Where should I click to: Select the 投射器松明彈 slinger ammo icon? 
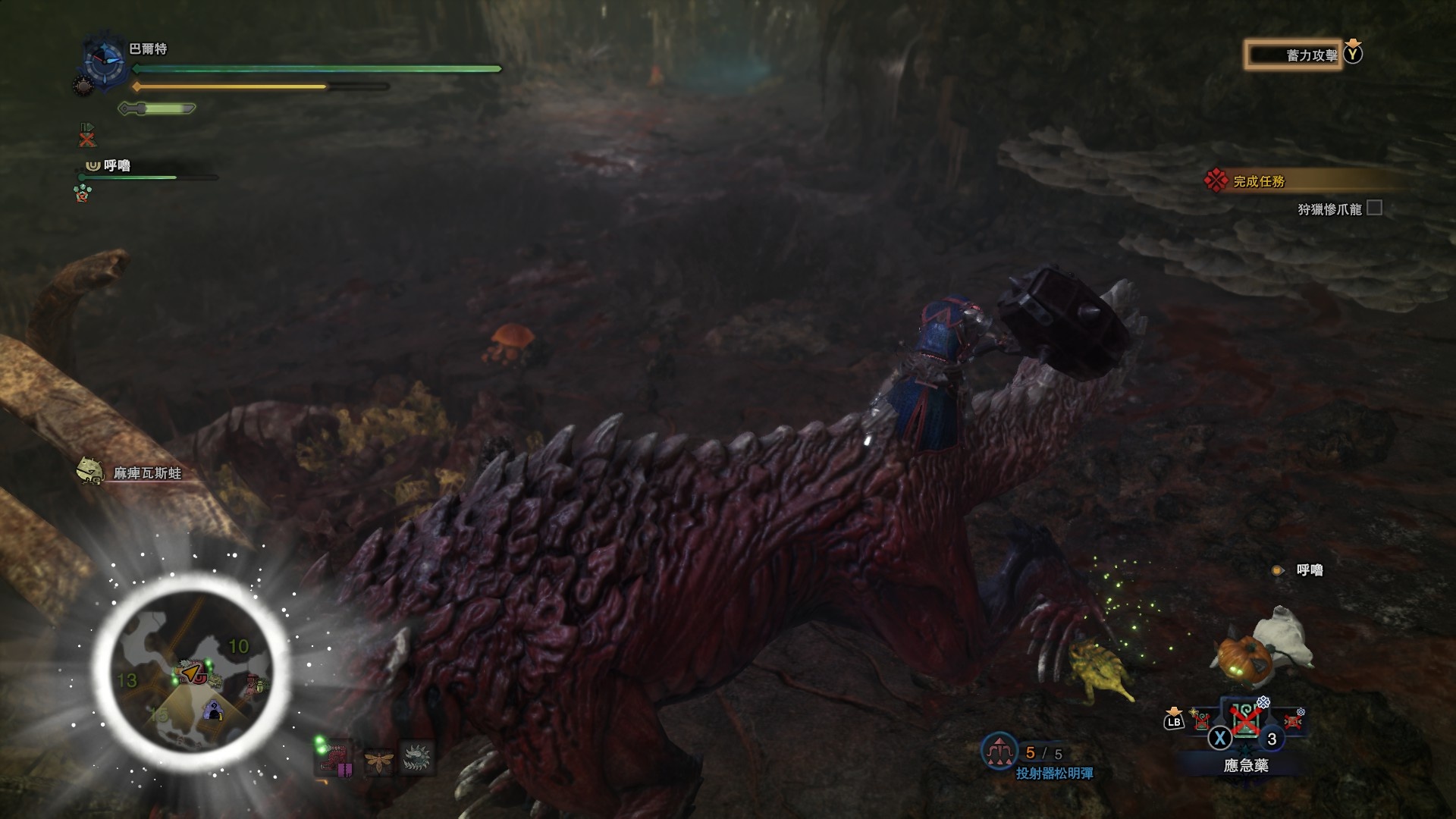coord(999,752)
